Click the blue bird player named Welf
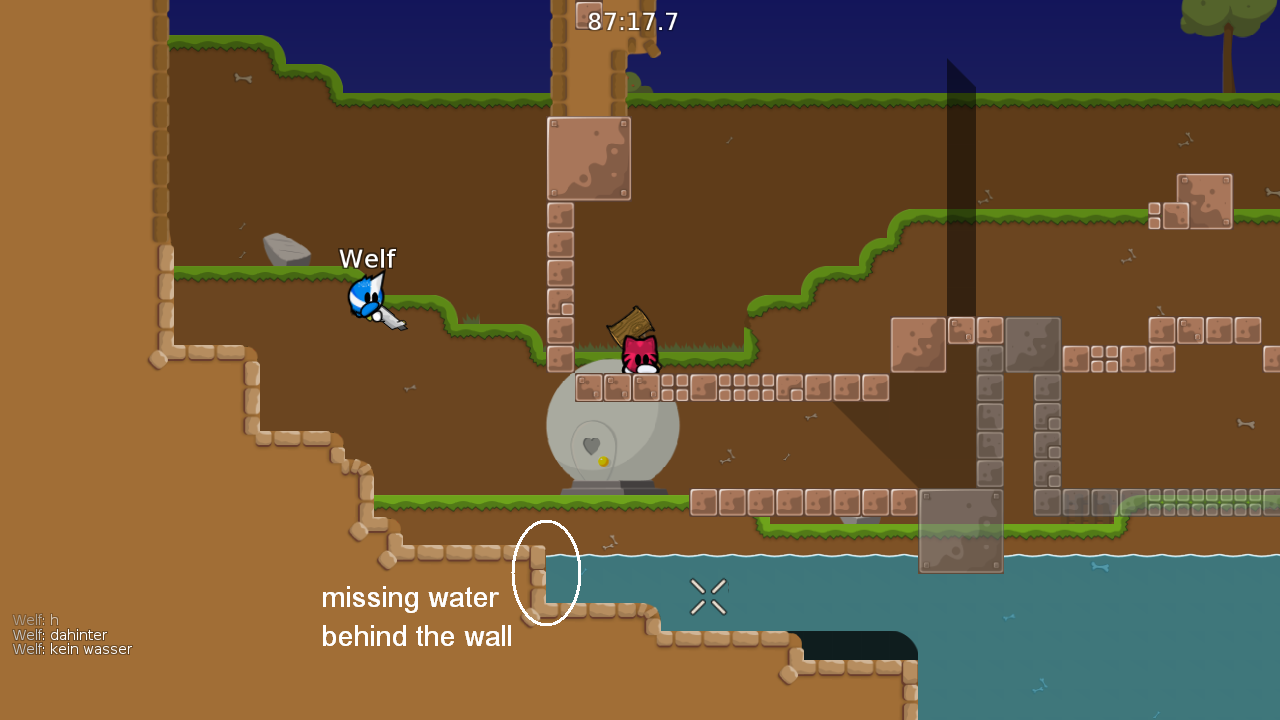The width and height of the screenshot is (1280, 720). (365, 295)
